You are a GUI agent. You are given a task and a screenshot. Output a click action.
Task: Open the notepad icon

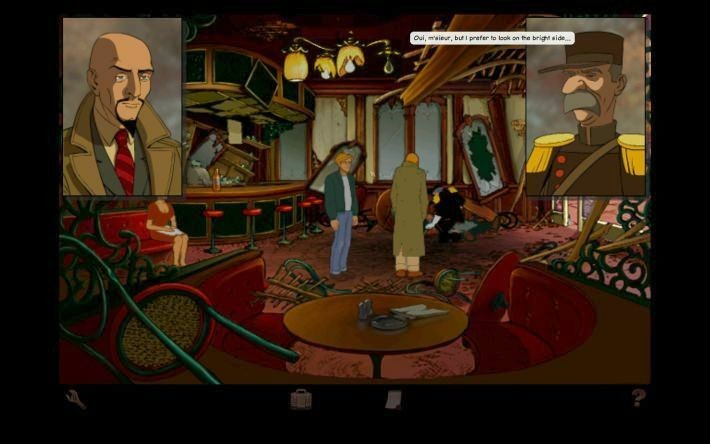pos(394,399)
